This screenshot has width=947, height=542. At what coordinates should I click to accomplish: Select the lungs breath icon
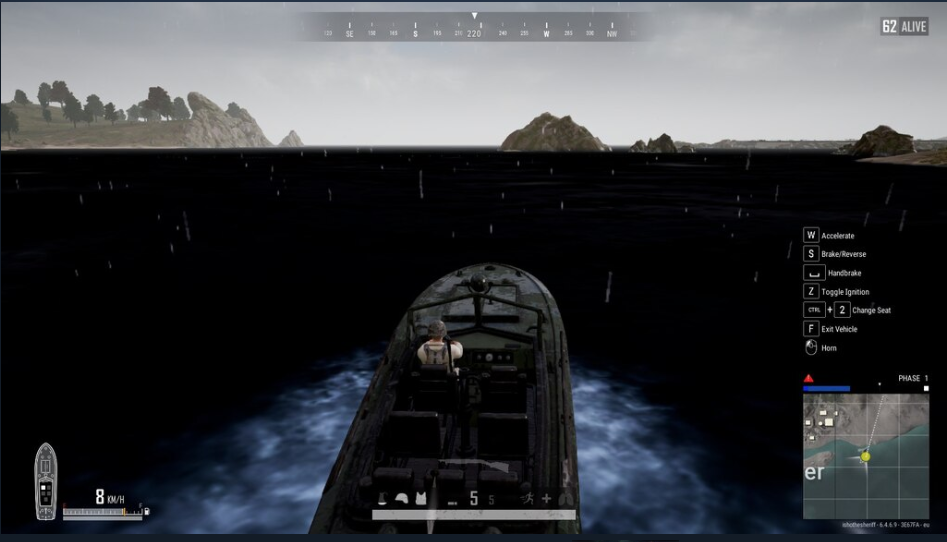point(566,498)
